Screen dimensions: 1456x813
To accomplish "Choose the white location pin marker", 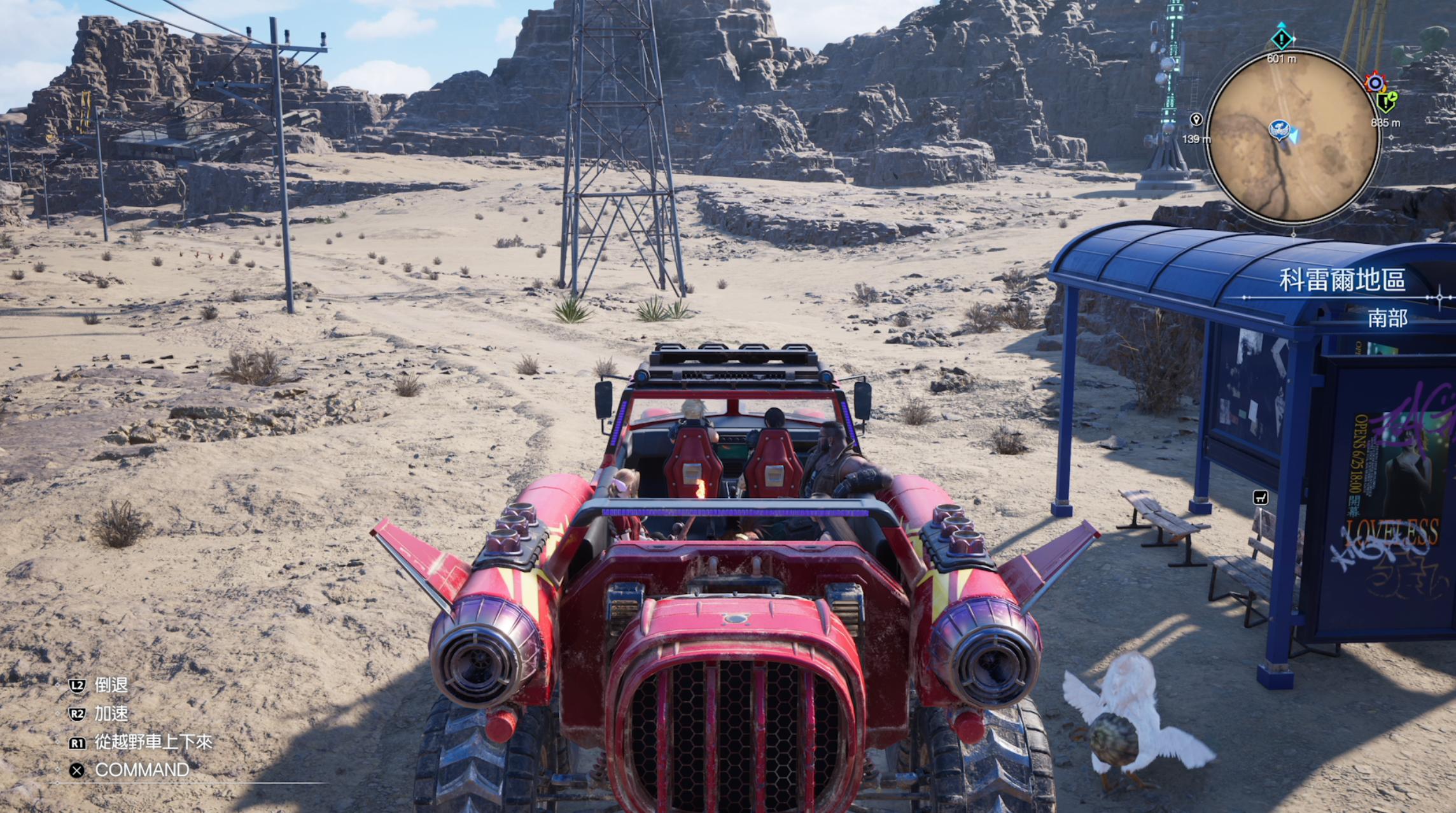I will (x=1196, y=120).
